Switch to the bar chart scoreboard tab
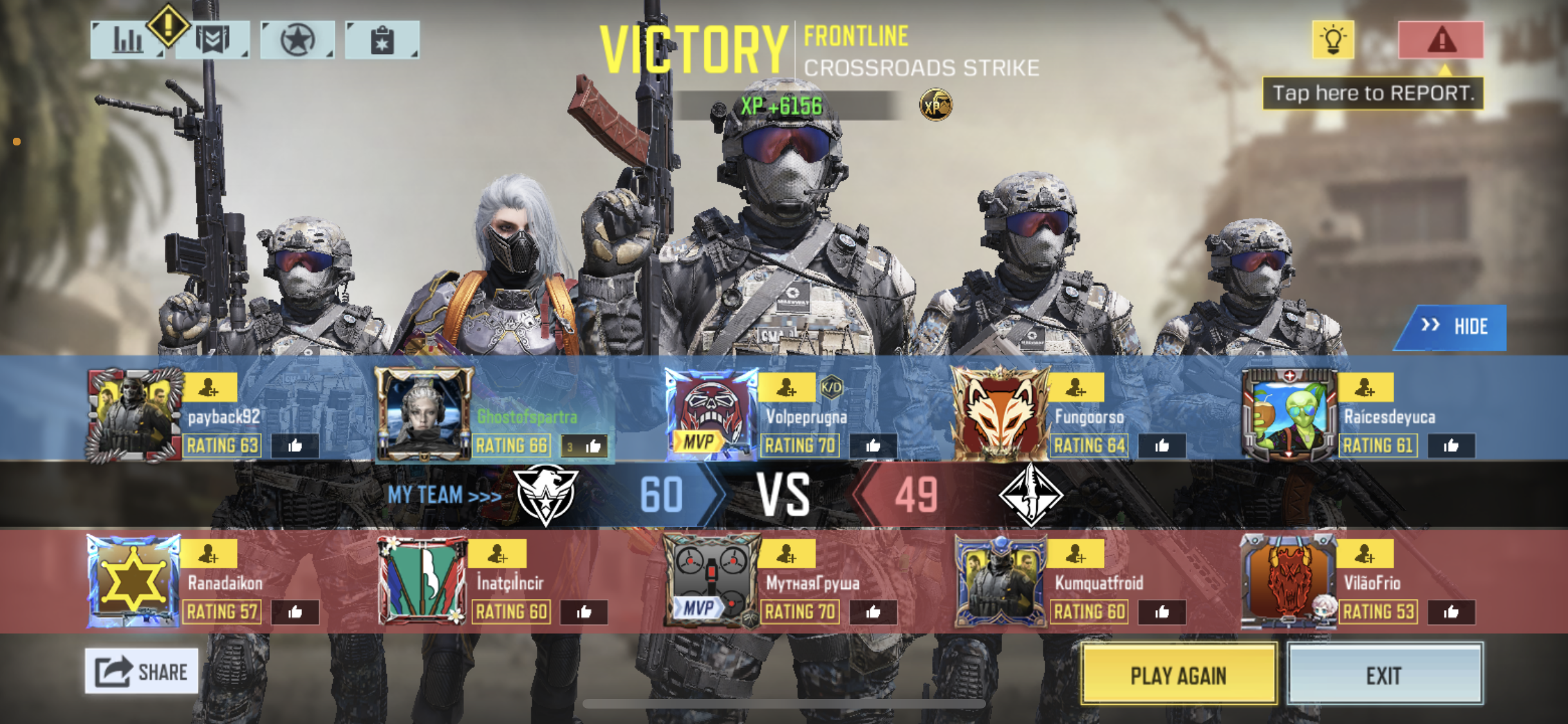 tap(127, 41)
